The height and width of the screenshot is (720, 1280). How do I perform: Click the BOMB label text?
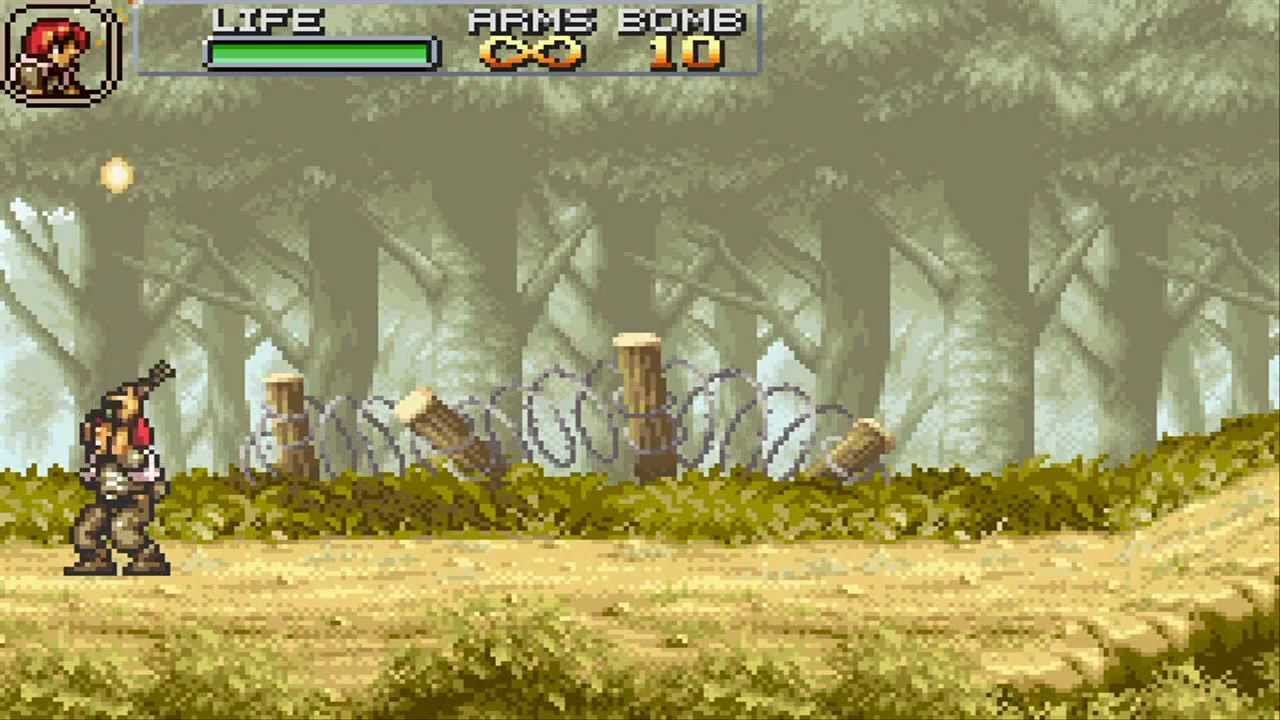681,22
